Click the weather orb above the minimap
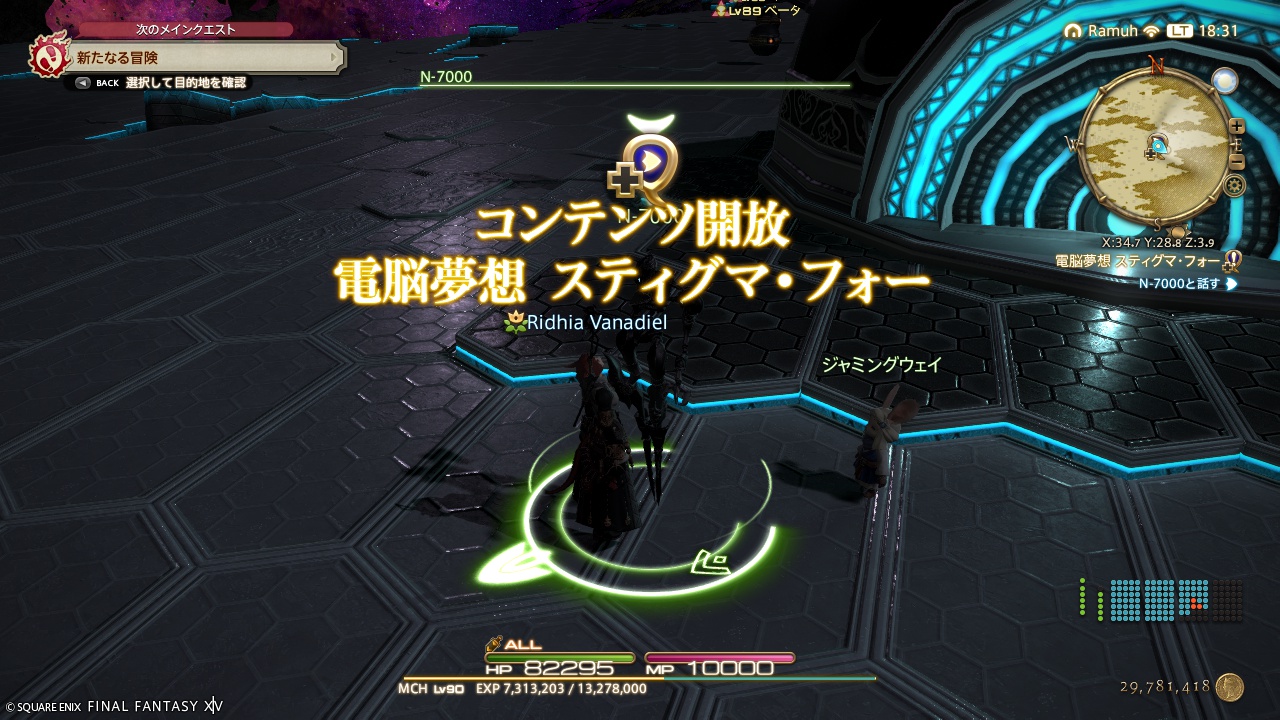Viewport: 1280px width, 720px height. [1225, 81]
